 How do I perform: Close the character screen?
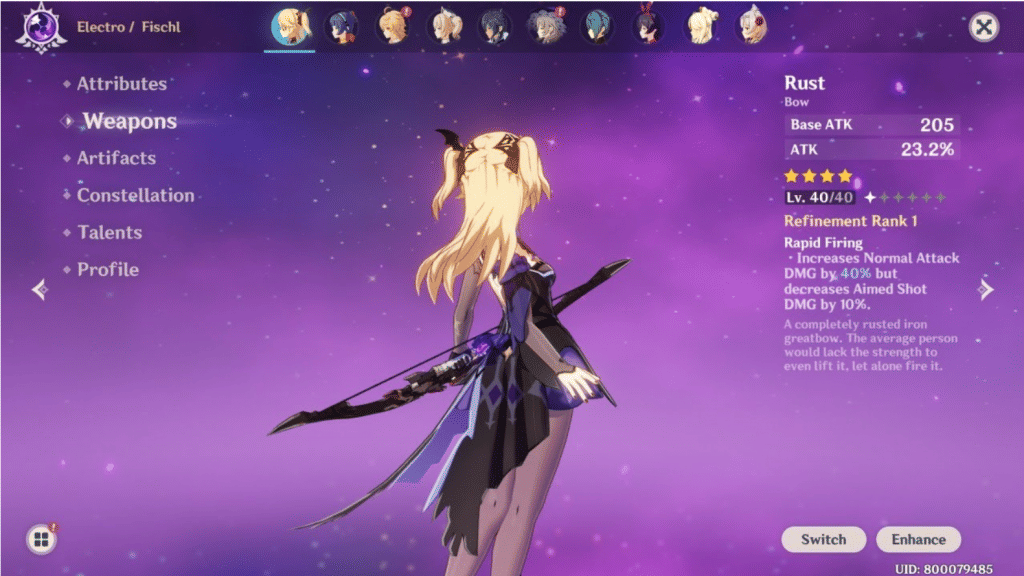coord(984,27)
